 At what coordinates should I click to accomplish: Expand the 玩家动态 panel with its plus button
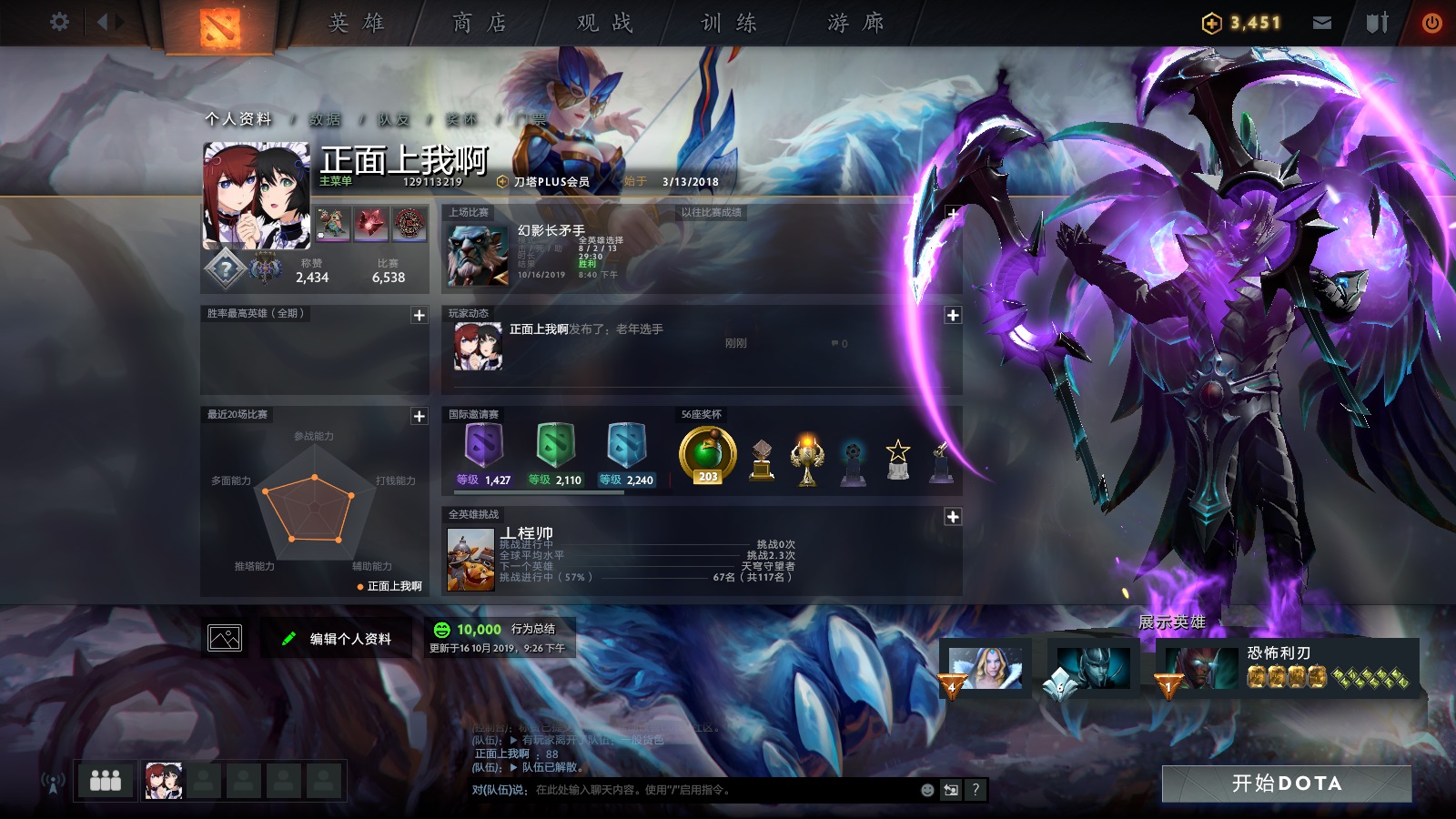[x=952, y=315]
